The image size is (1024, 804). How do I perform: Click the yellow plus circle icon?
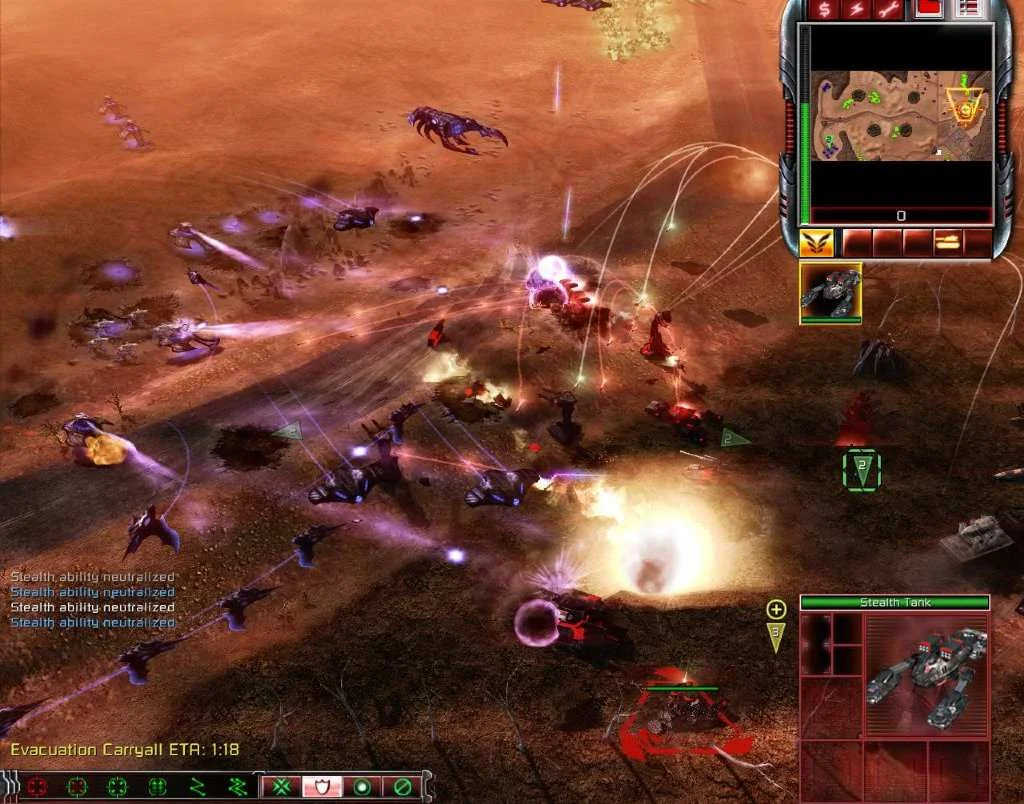tap(776, 609)
